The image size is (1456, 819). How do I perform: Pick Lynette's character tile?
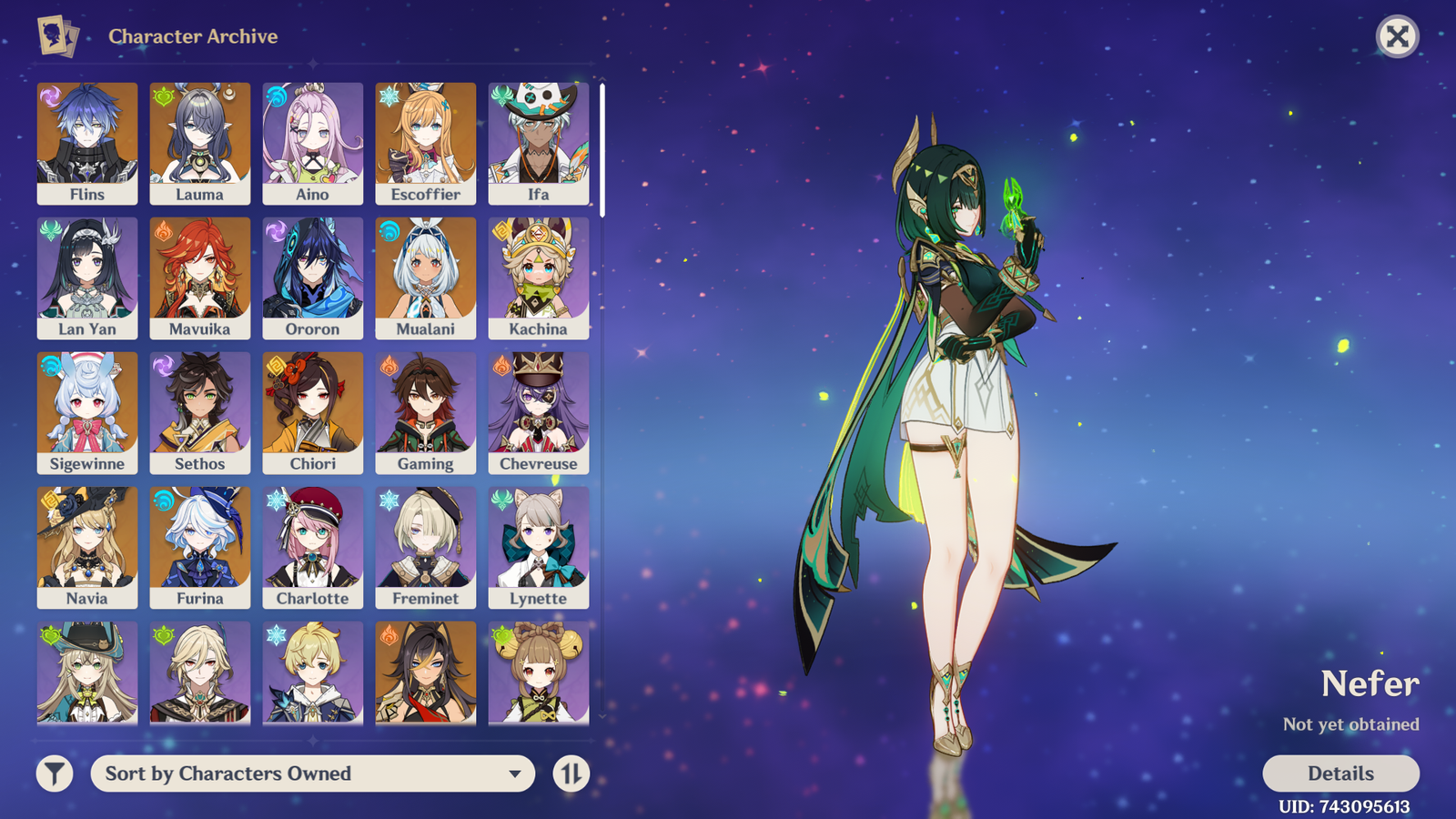point(539,547)
